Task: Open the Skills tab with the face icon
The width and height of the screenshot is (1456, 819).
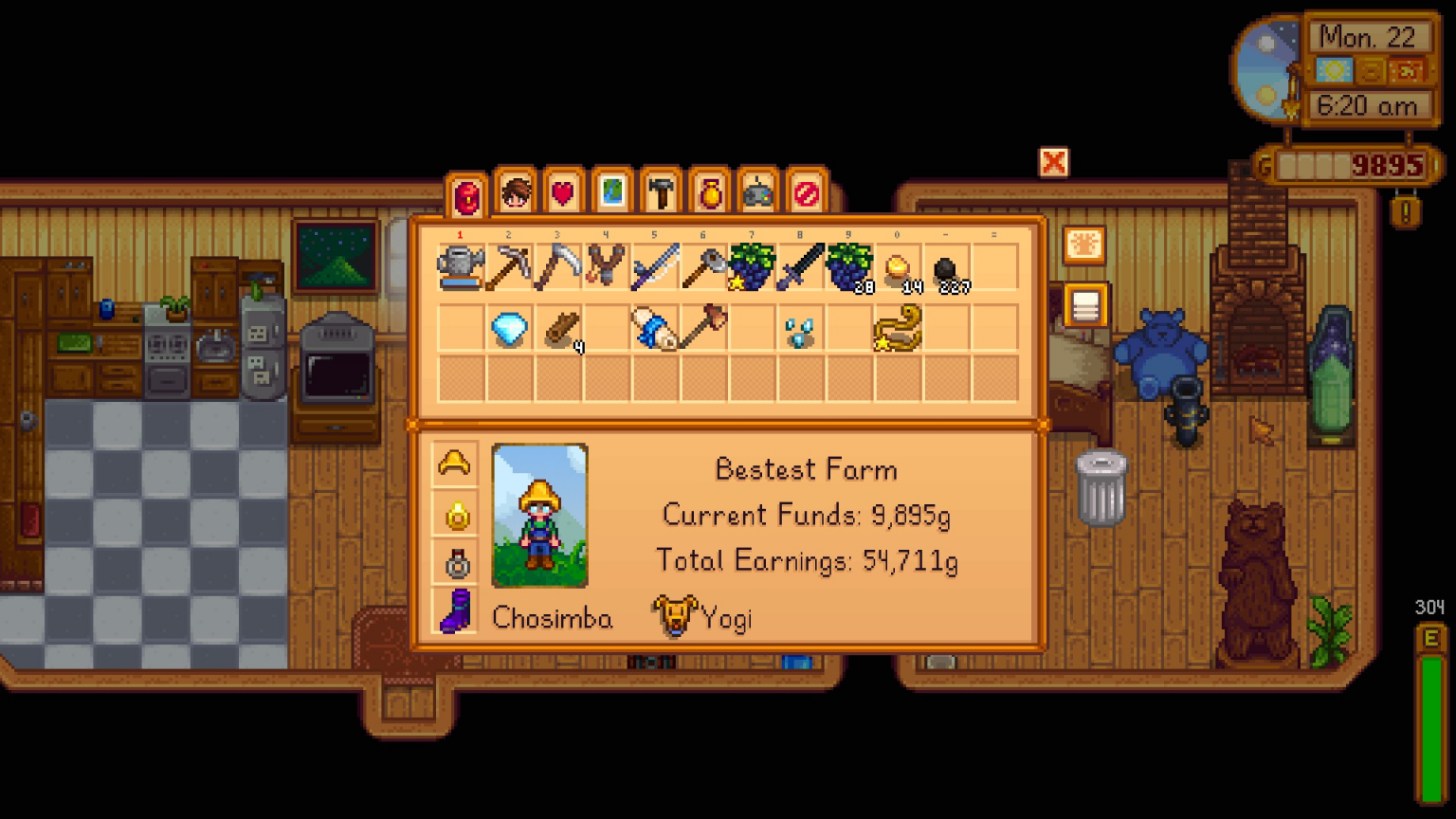Action: (x=518, y=192)
